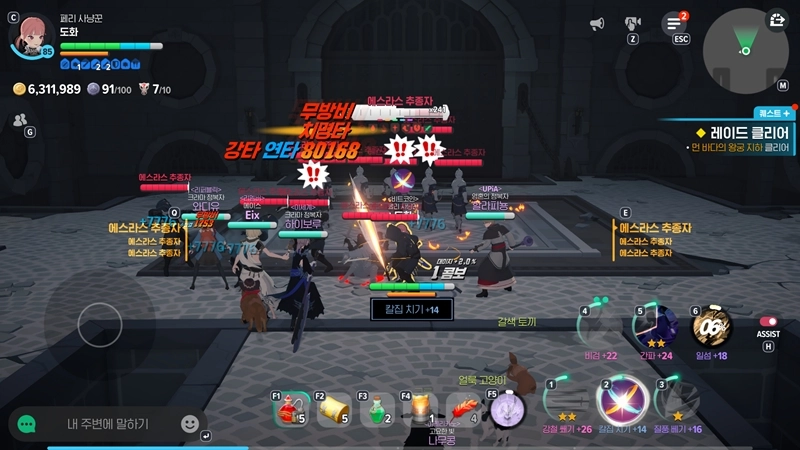Activate the 비검 +22 skill
The width and height of the screenshot is (800, 450).
600,326
